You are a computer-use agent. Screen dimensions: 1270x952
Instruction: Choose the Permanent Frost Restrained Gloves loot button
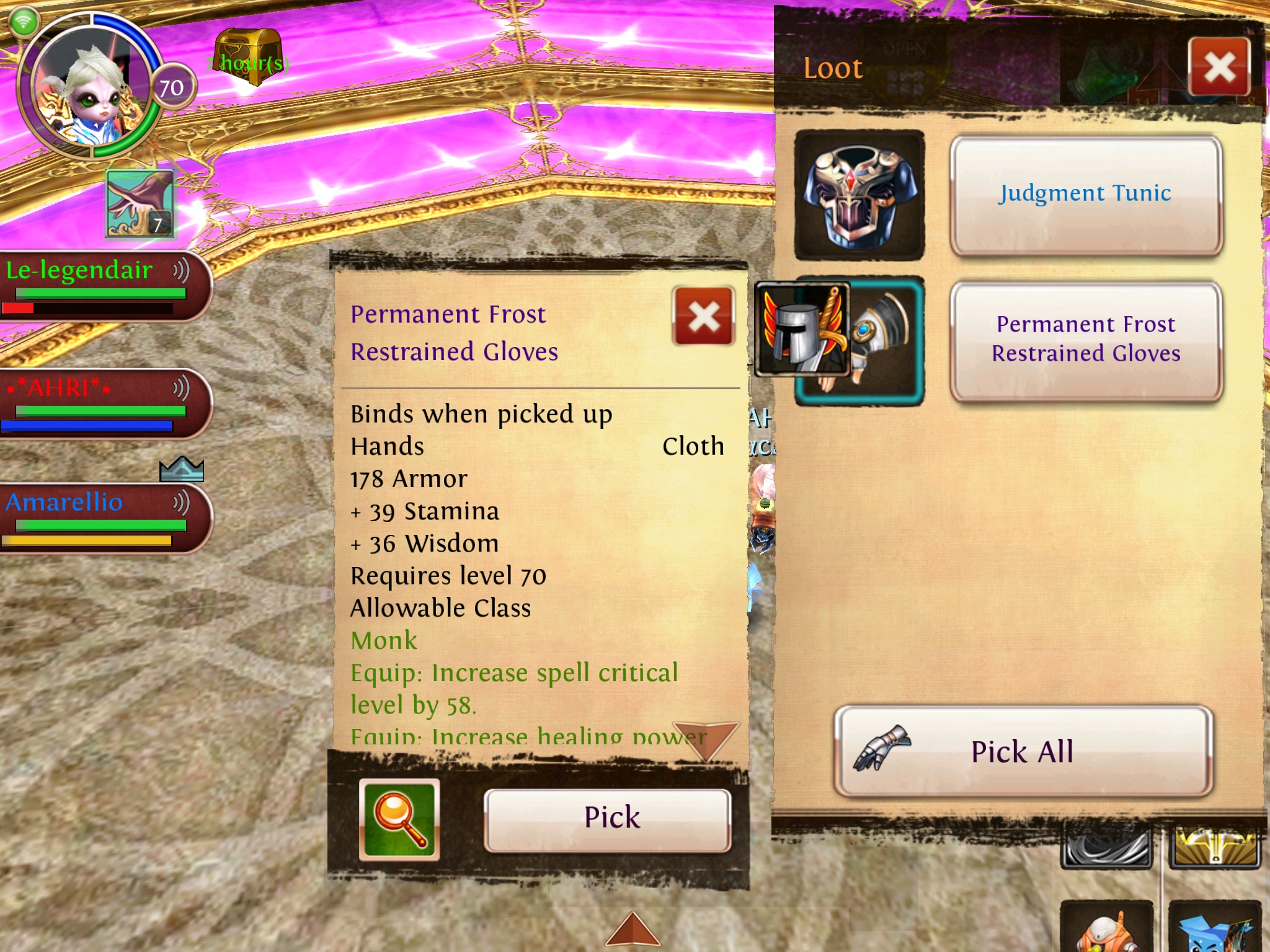(x=1085, y=340)
